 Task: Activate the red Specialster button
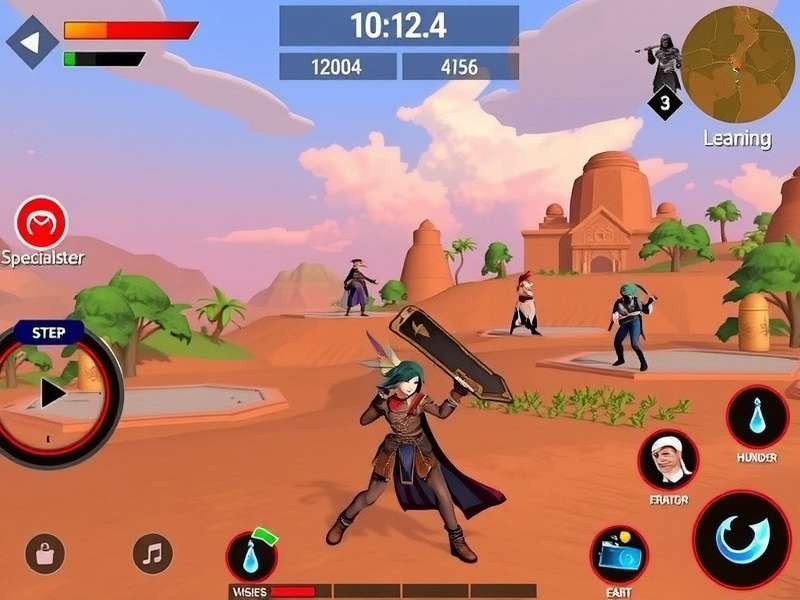pos(42,222)
